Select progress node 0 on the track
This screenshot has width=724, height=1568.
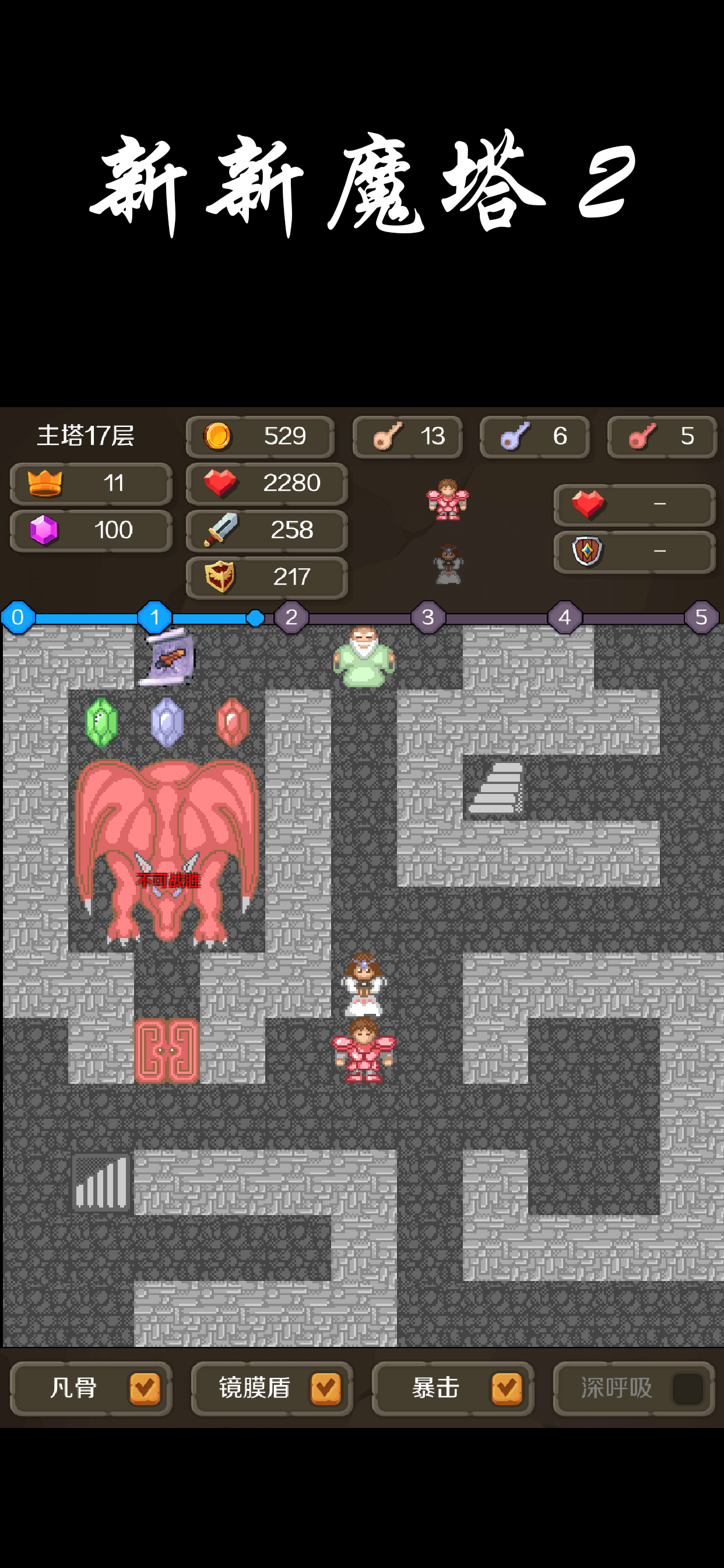(17, 617)
